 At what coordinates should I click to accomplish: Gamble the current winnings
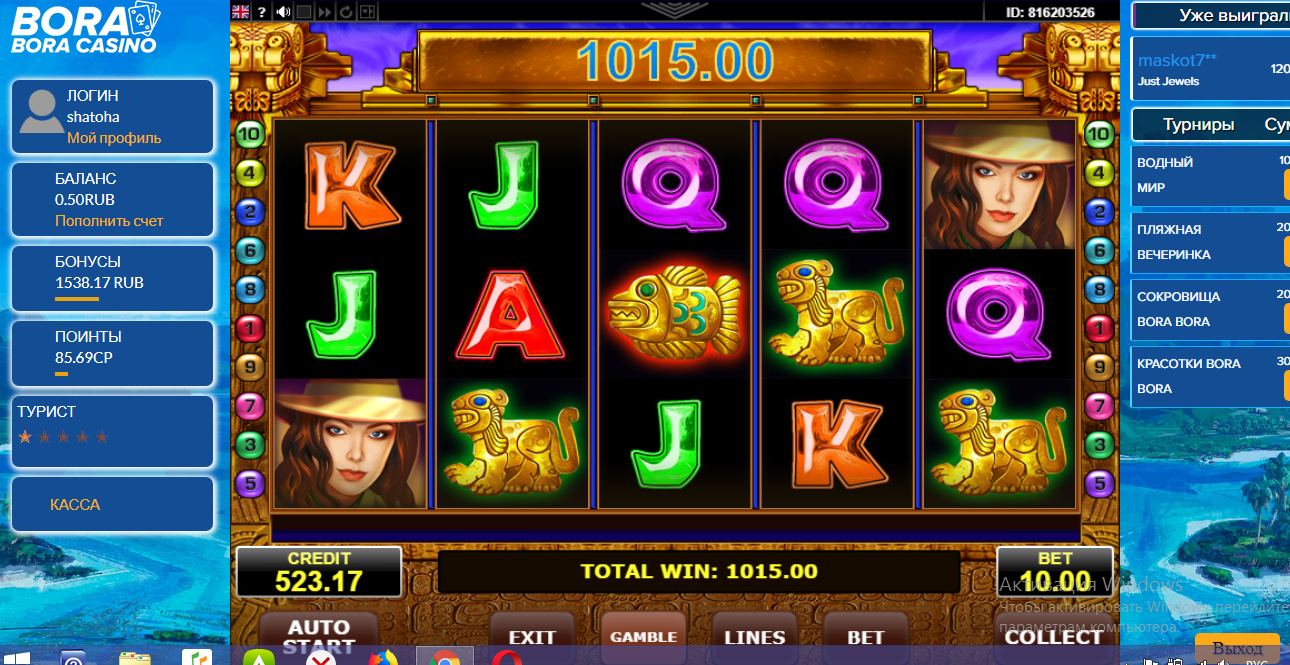[x=643, y=636]
